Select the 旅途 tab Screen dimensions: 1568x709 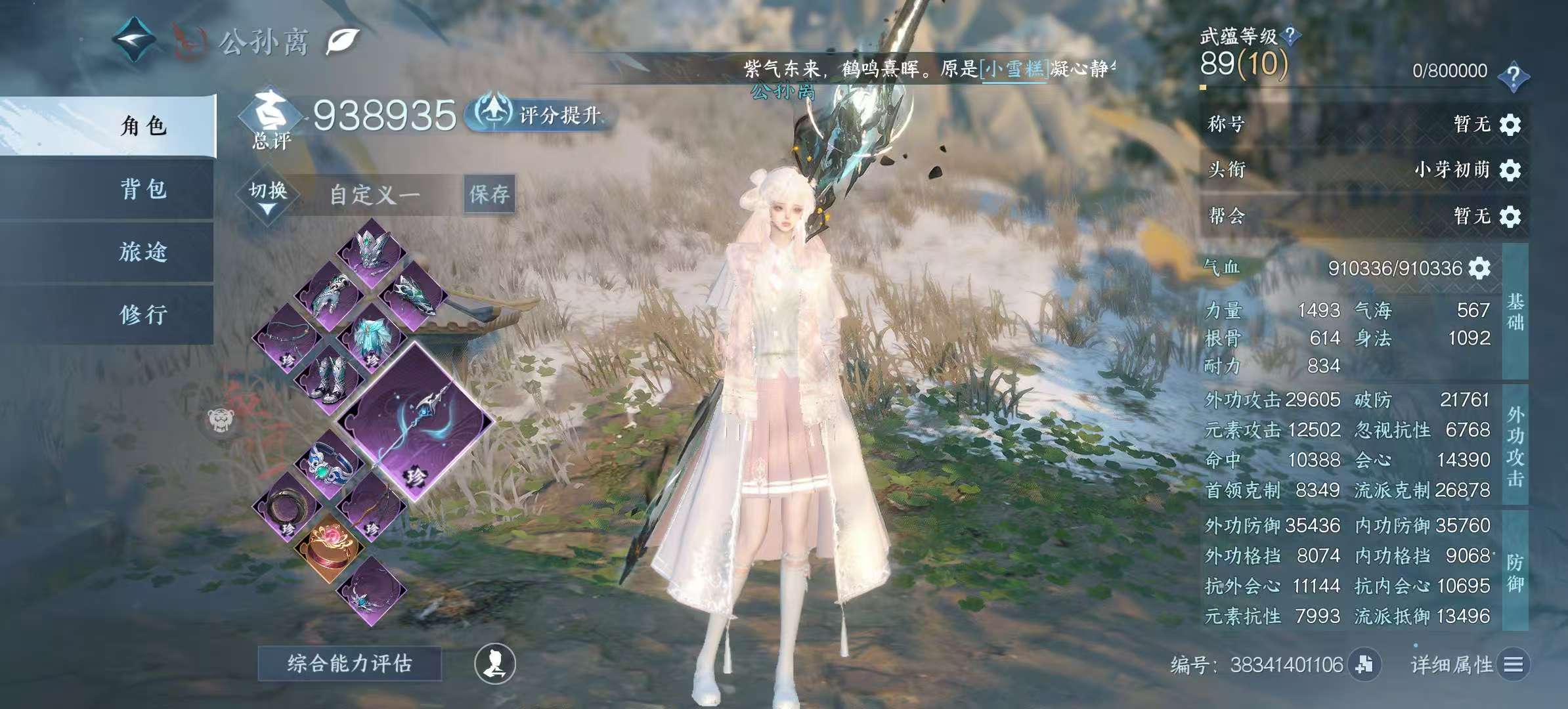click(x=143, y=251)
